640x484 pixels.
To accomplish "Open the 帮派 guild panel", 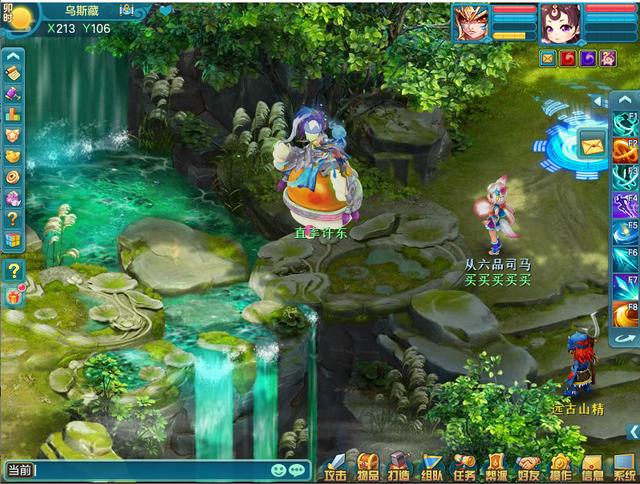I will tap(496, 467).
